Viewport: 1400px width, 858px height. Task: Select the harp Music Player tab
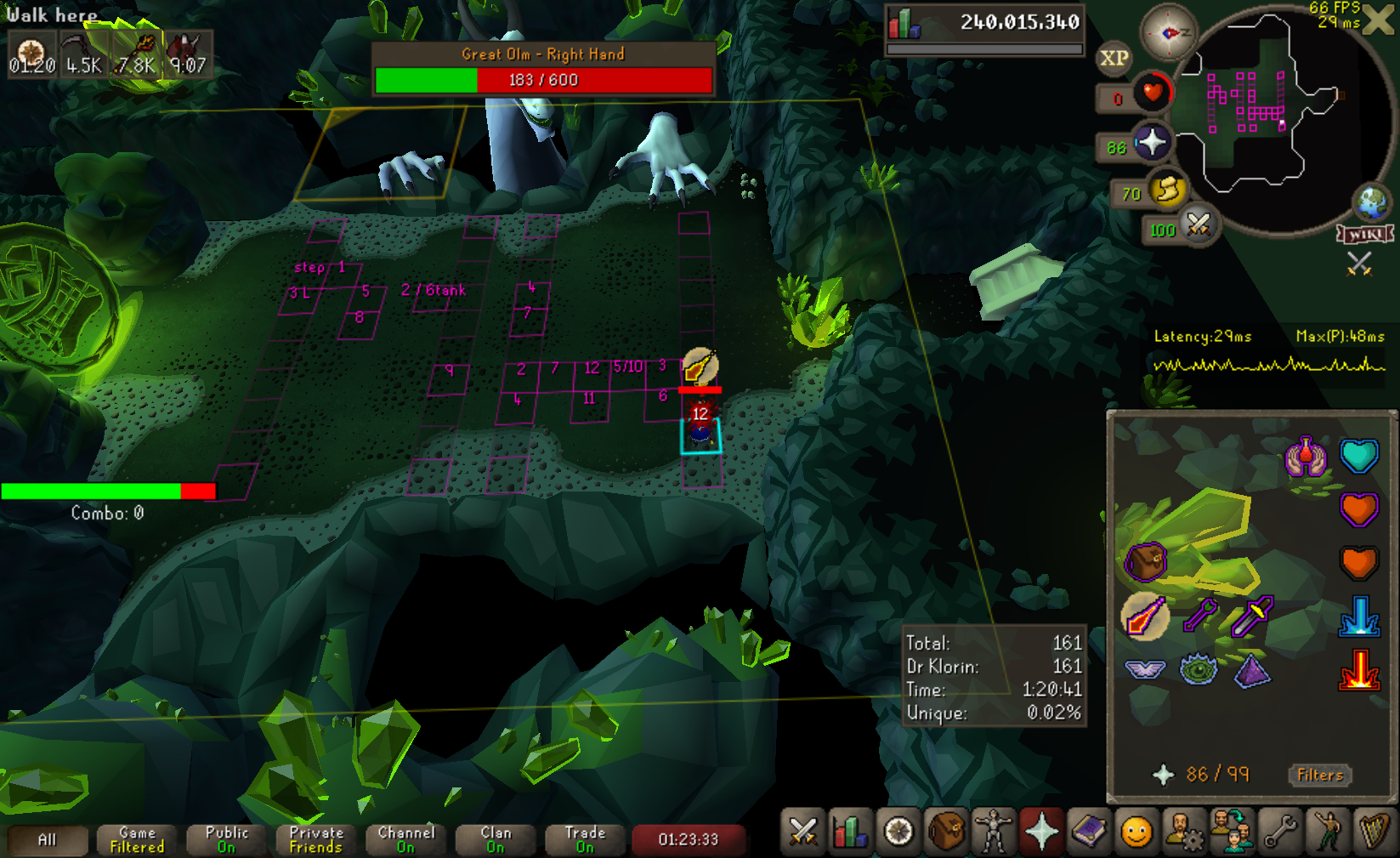[1374, 832]
